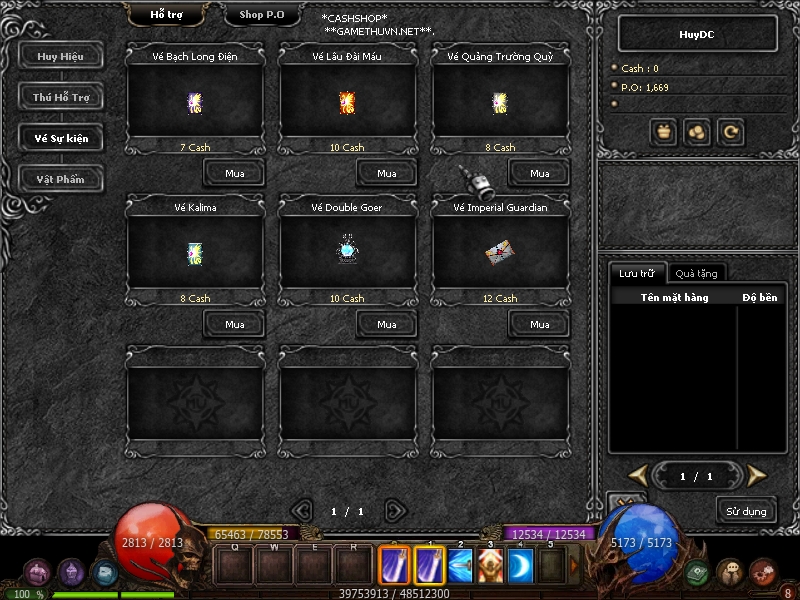Open the Thú Hỗ Trợ category

[60, 97]
